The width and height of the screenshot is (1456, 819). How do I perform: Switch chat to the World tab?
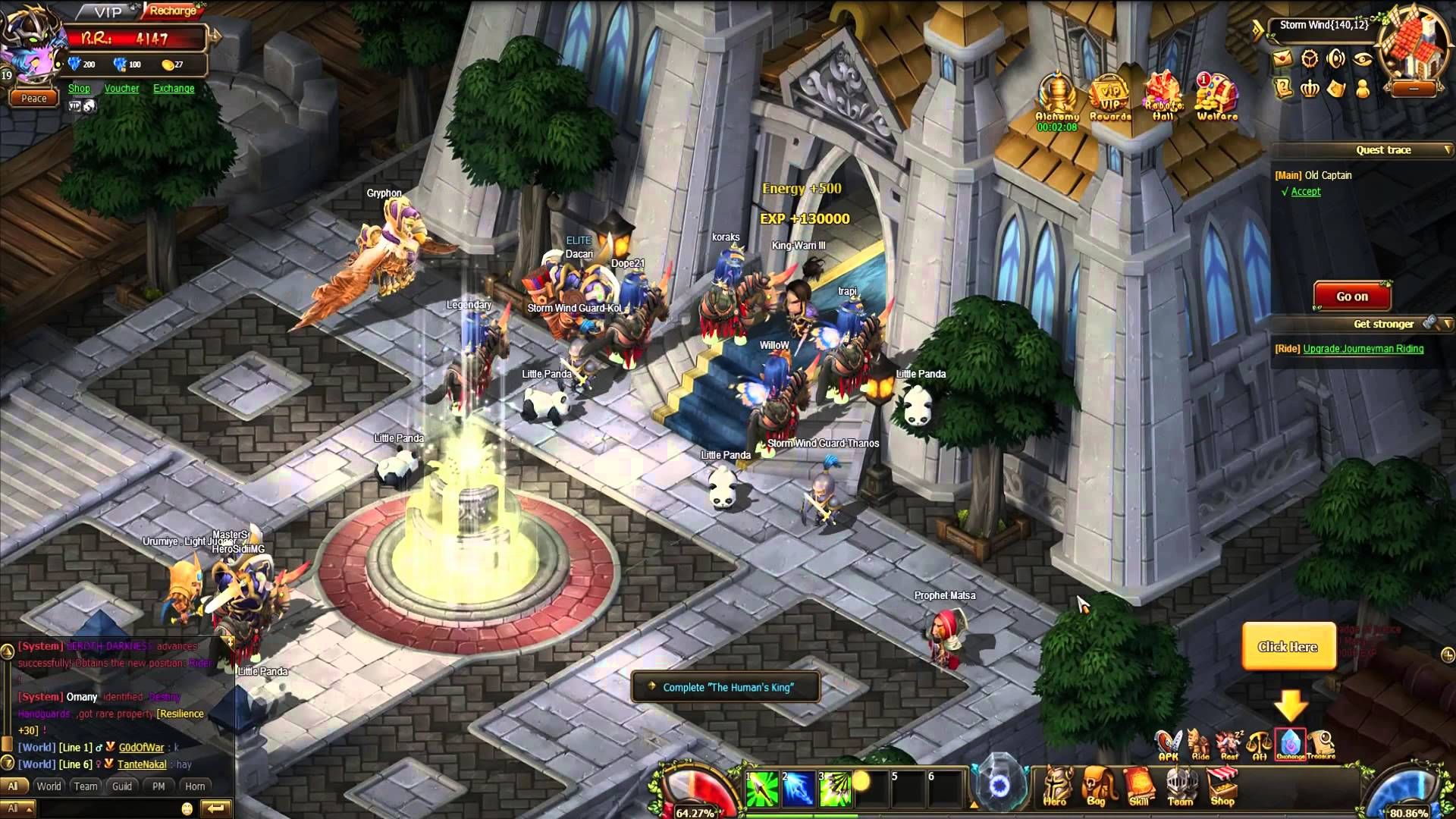point(49,786)
